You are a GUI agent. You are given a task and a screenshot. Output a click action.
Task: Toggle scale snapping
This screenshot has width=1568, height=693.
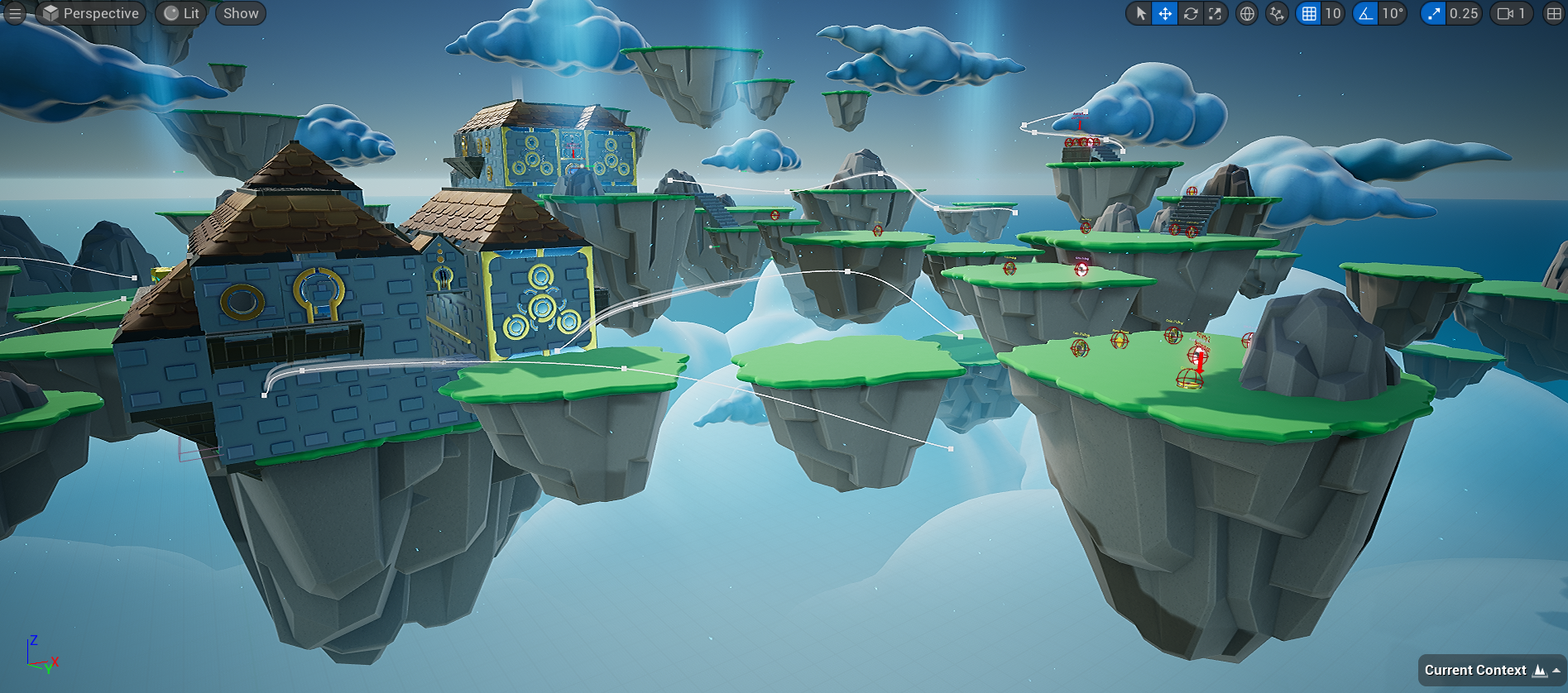click(x=1432, y=13)
